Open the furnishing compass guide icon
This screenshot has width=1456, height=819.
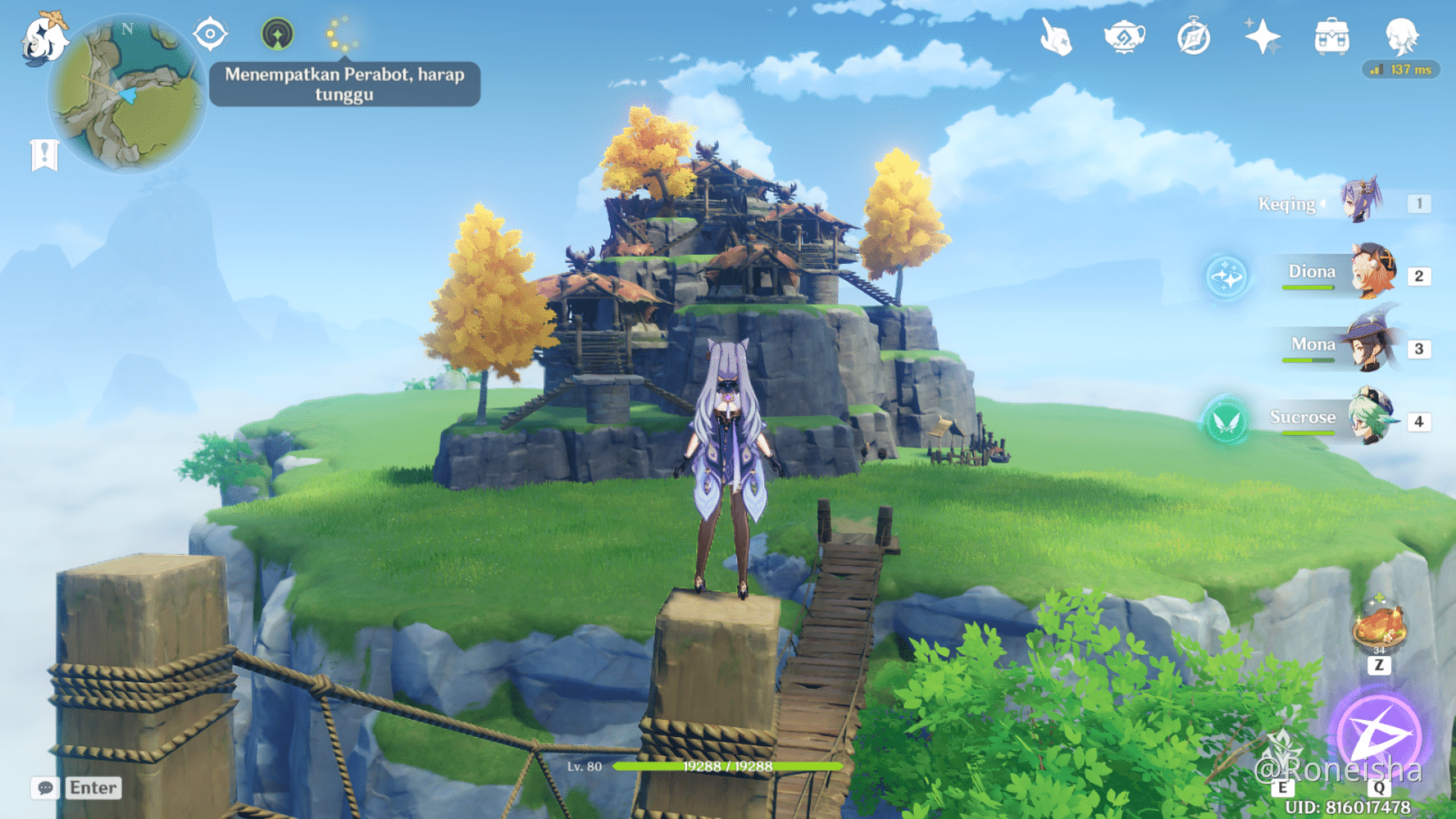pos(1194,34)
